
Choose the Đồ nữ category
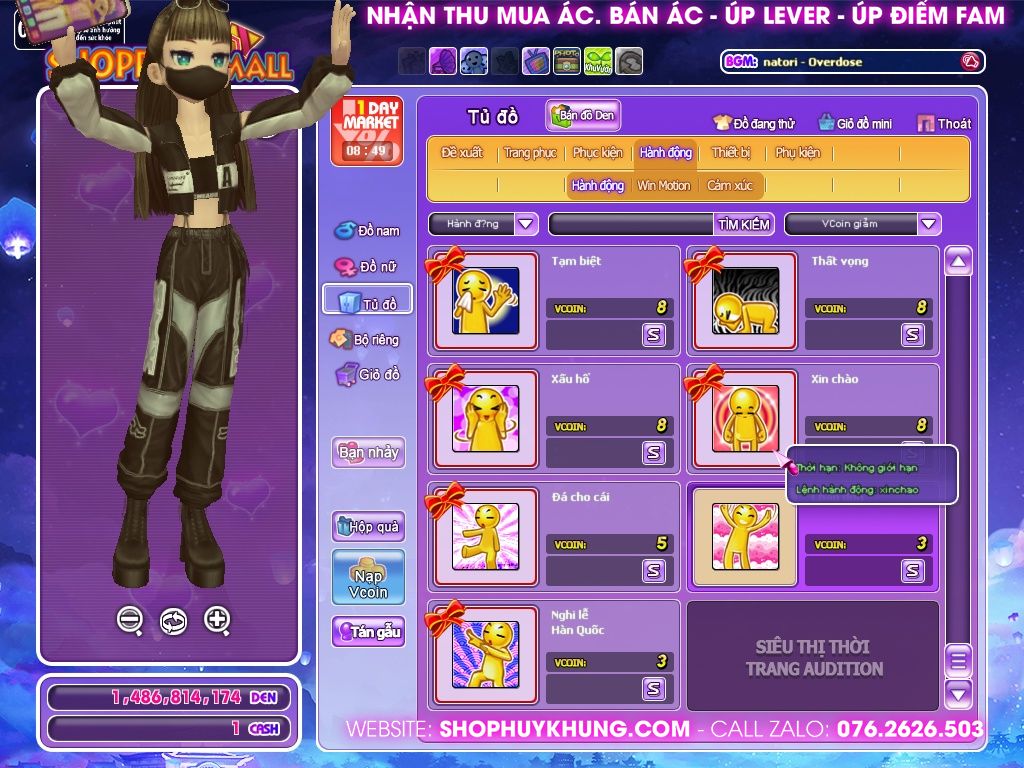[367, 267]
